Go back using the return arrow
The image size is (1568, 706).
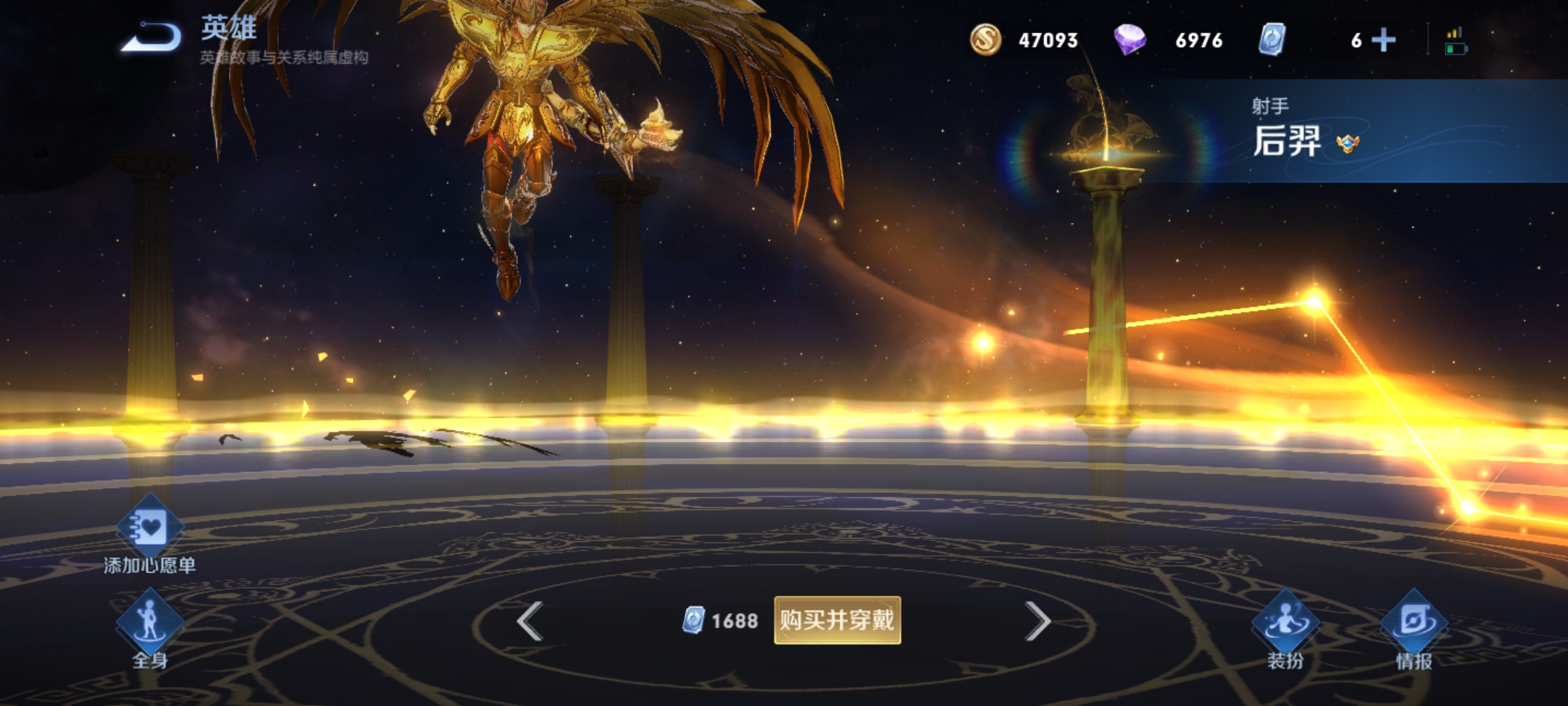coord(152,37)
